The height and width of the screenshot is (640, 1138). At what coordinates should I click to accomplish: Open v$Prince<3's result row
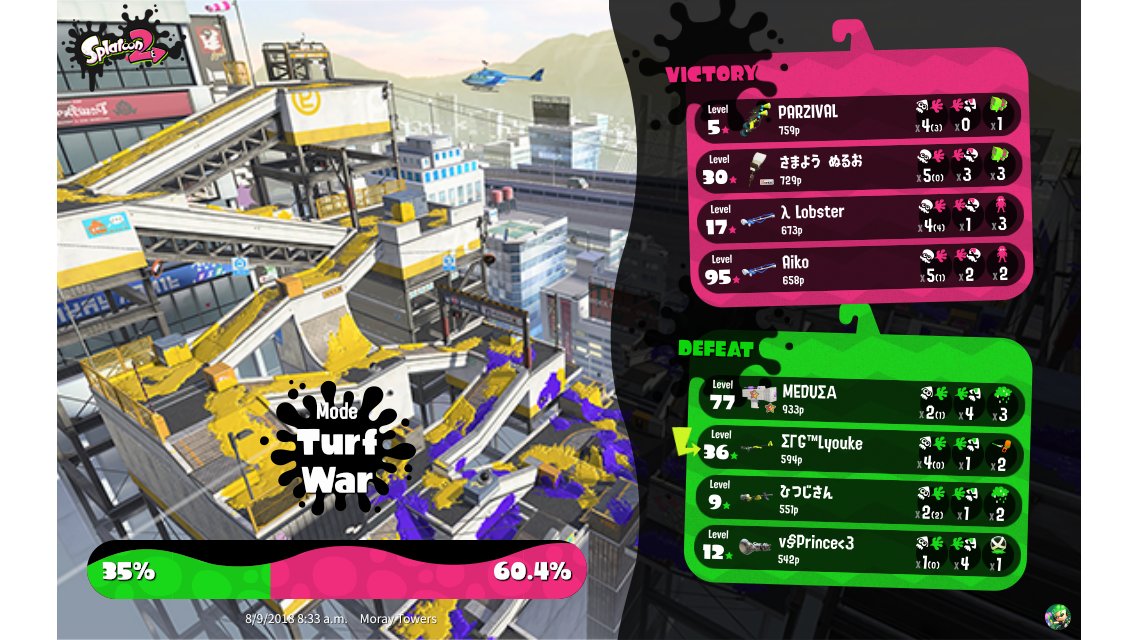click(858, 550)
